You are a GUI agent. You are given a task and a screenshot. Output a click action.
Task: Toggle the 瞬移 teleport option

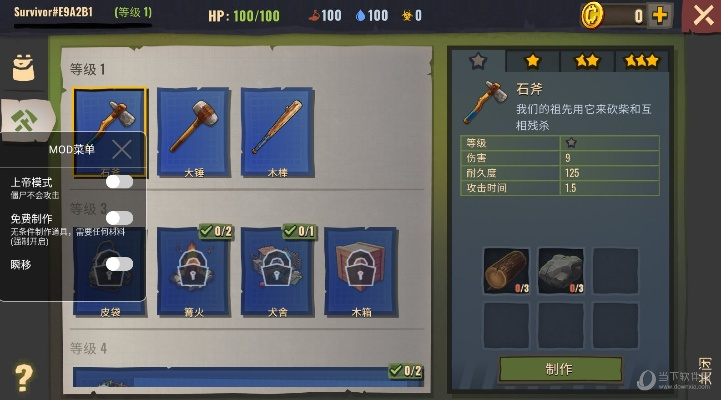pos(119,263)
